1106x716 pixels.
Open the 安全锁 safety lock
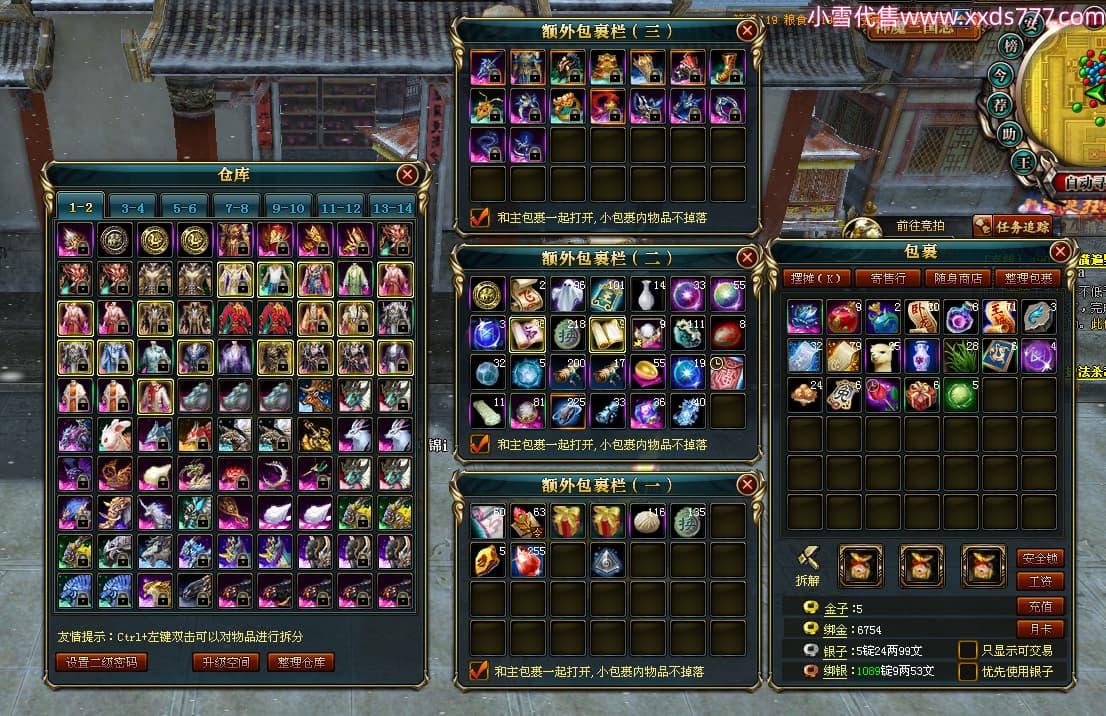[1040, 557]
